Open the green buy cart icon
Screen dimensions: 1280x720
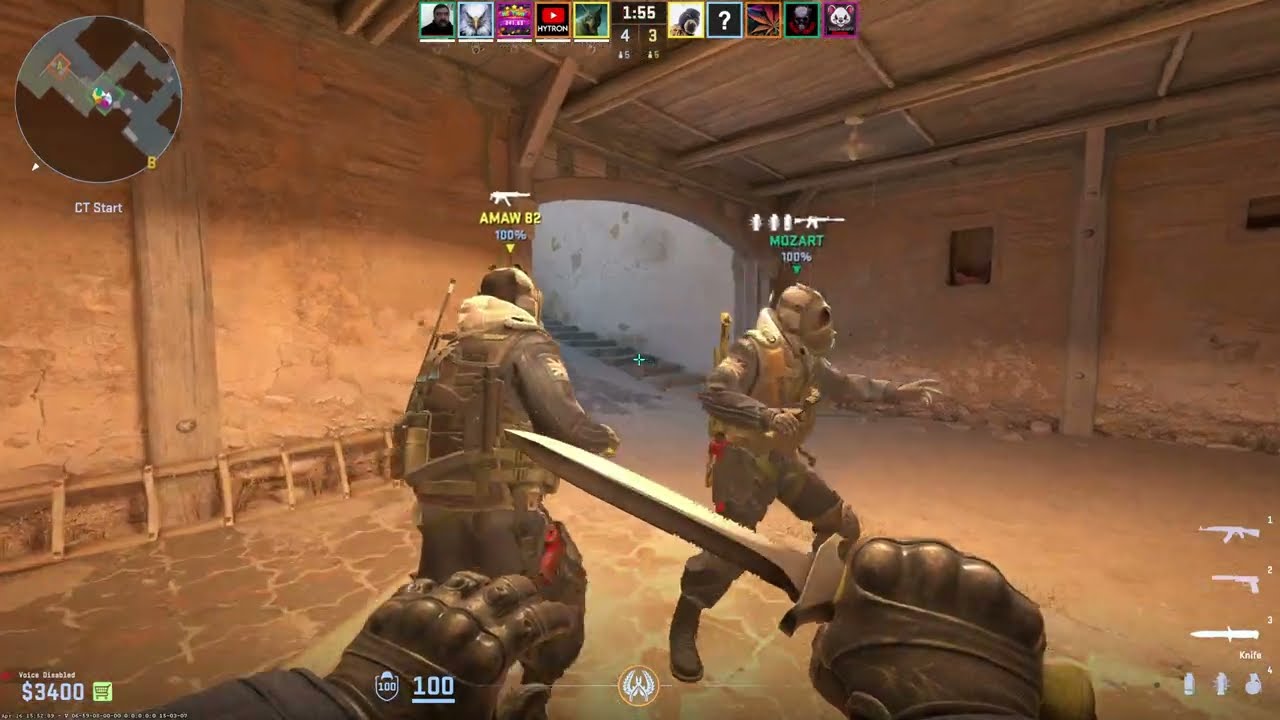click(102, 691)
